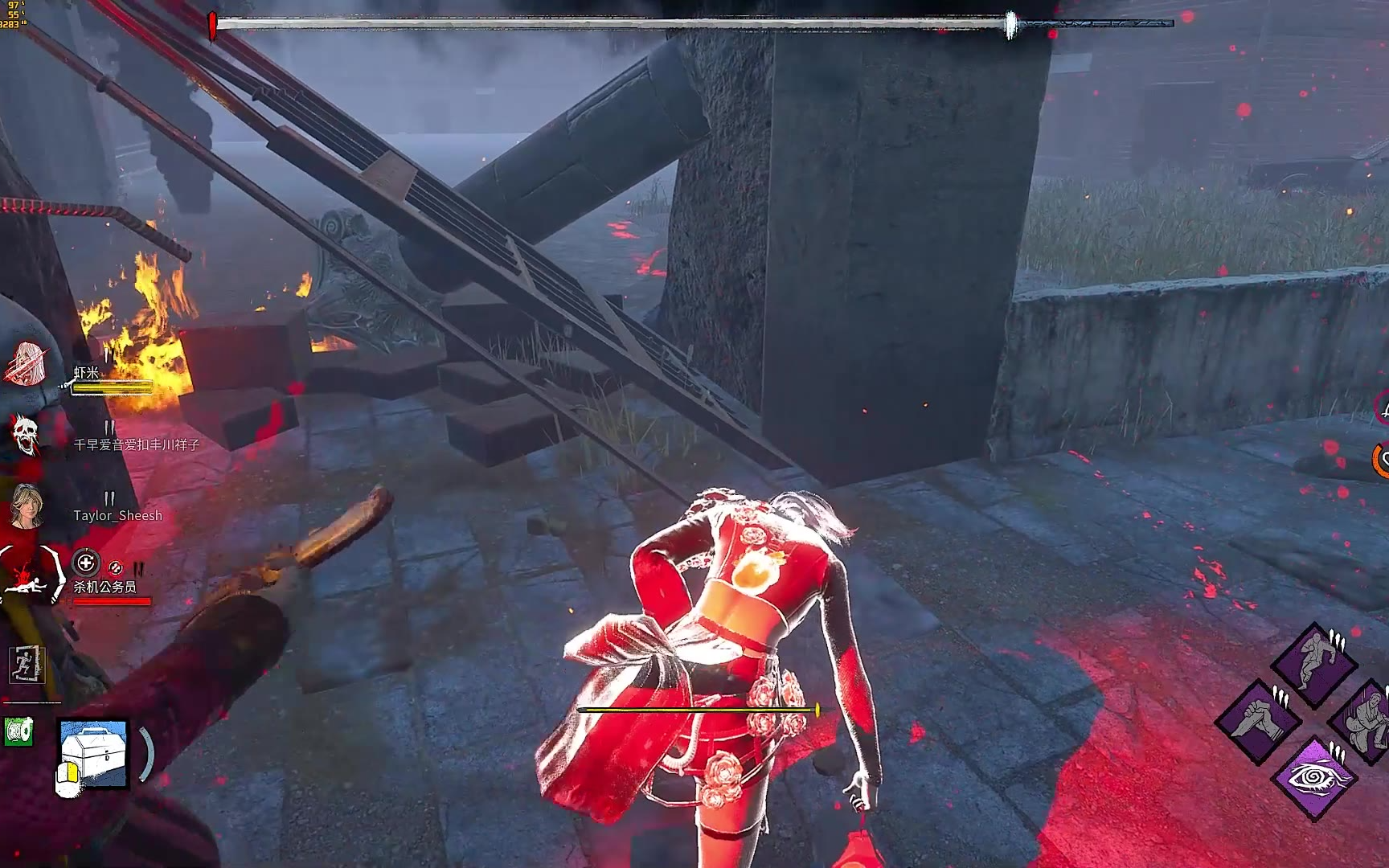Select the toolbox item slot
The height and width of the screenshot is (868, 1389).
94,754
